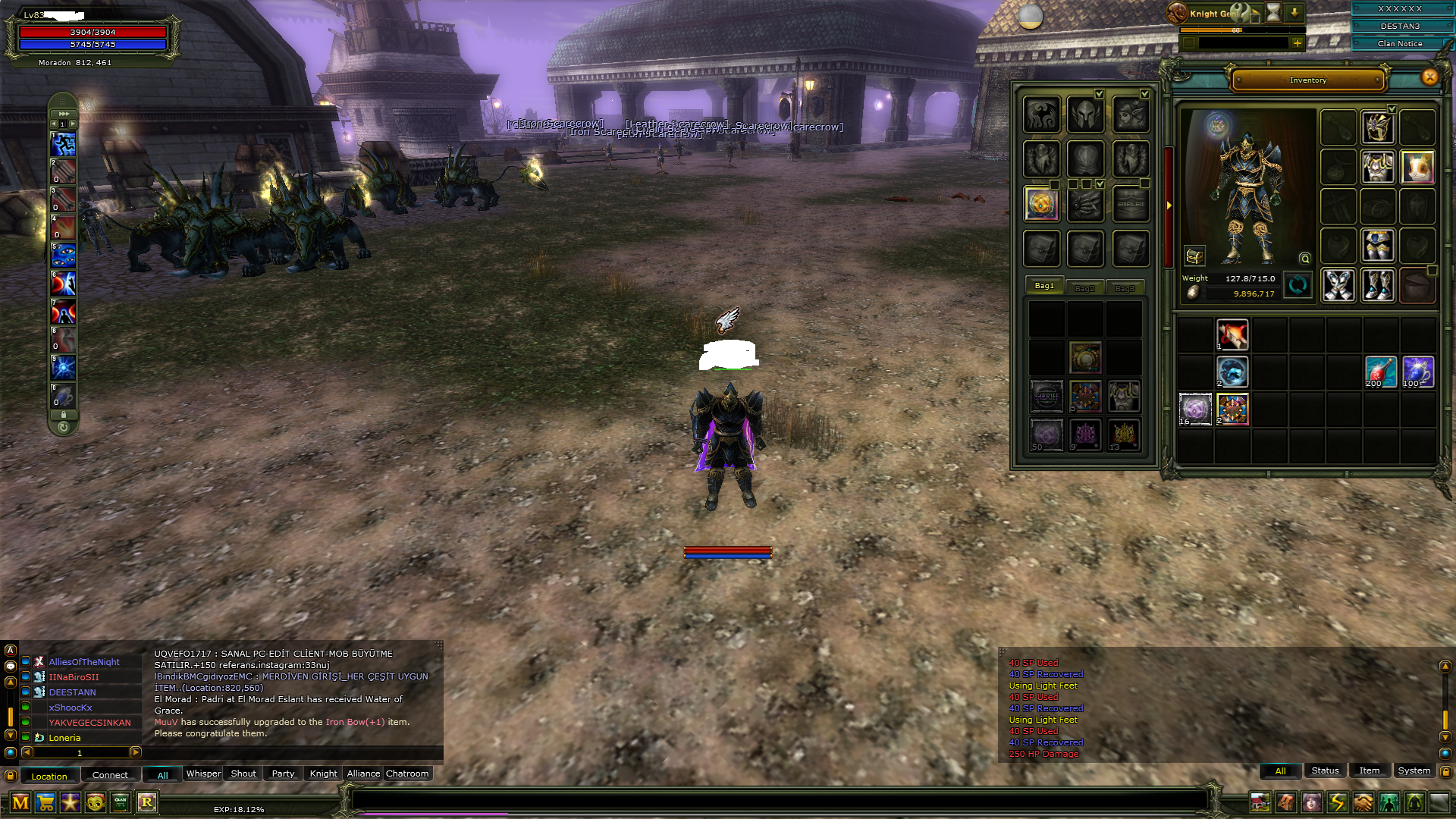Select the equipped gold helmet slot
Screen dimensions: 1456x819
click(x=1377, y=127)
